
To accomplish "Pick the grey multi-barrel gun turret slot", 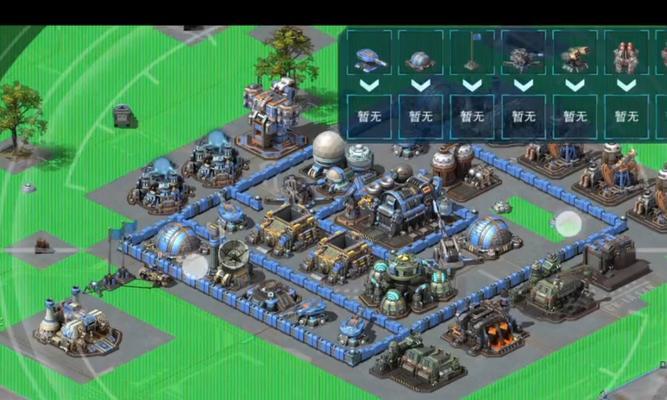I will tap(523, 57).
